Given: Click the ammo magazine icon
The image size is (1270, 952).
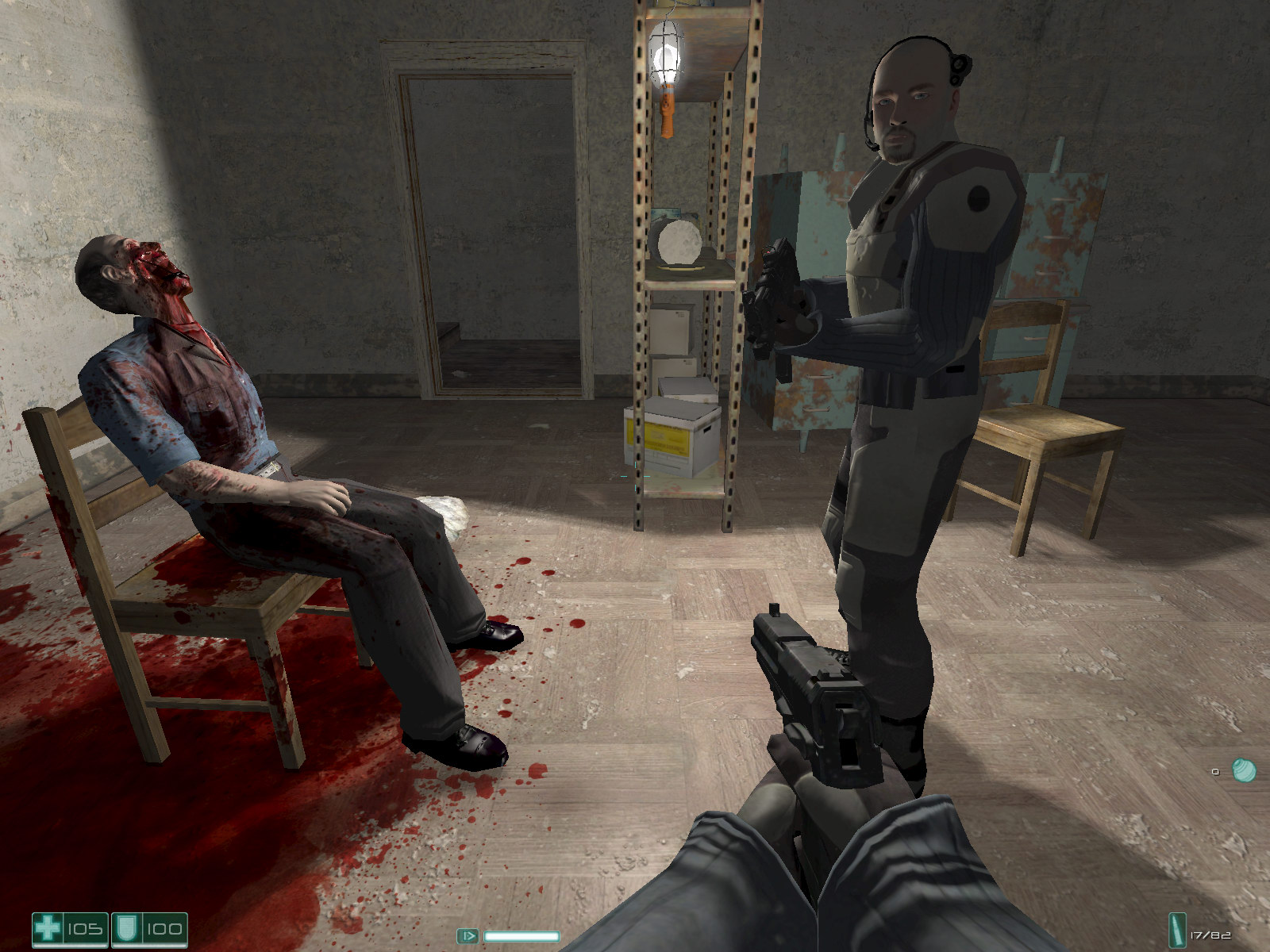Looking at the screenshot, I should coord(1176,928).
